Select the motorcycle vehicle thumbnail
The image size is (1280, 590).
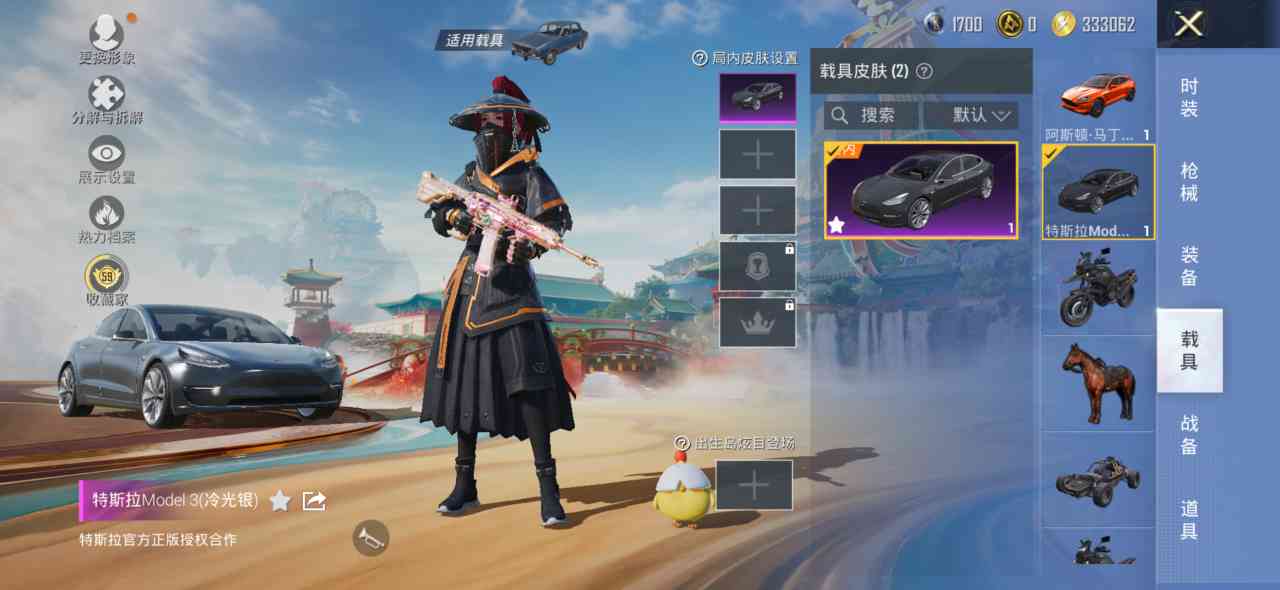(x=1098, y=286)
